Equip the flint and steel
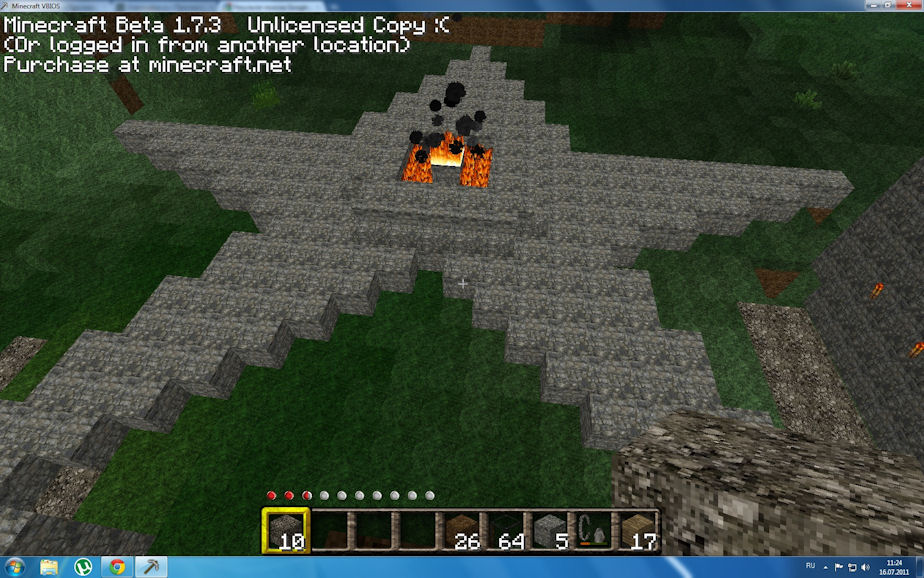The width and height of the screenshot is (924, 578). [x=592, y=530]
